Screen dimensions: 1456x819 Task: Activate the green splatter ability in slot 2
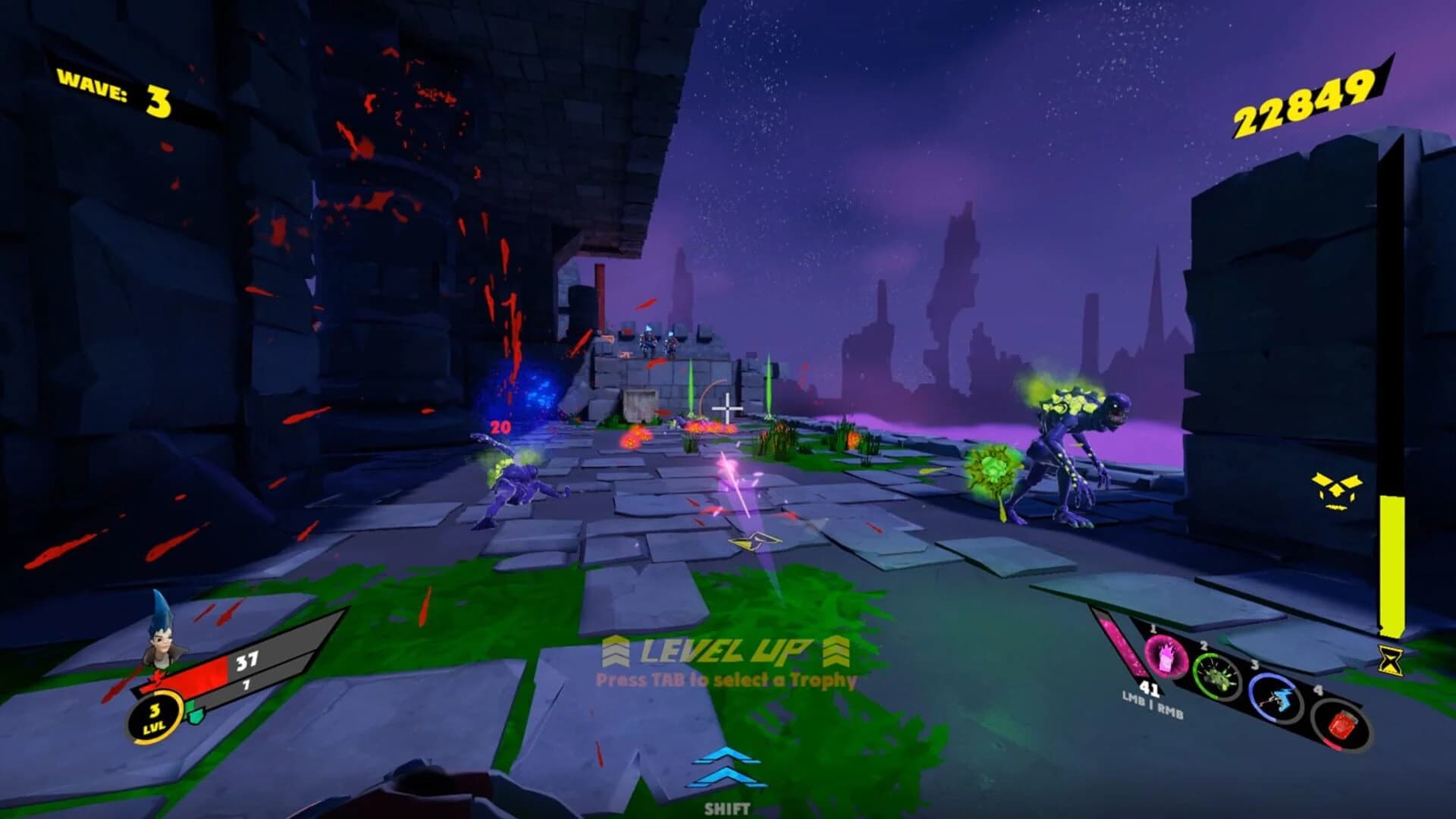point(1218,675)
